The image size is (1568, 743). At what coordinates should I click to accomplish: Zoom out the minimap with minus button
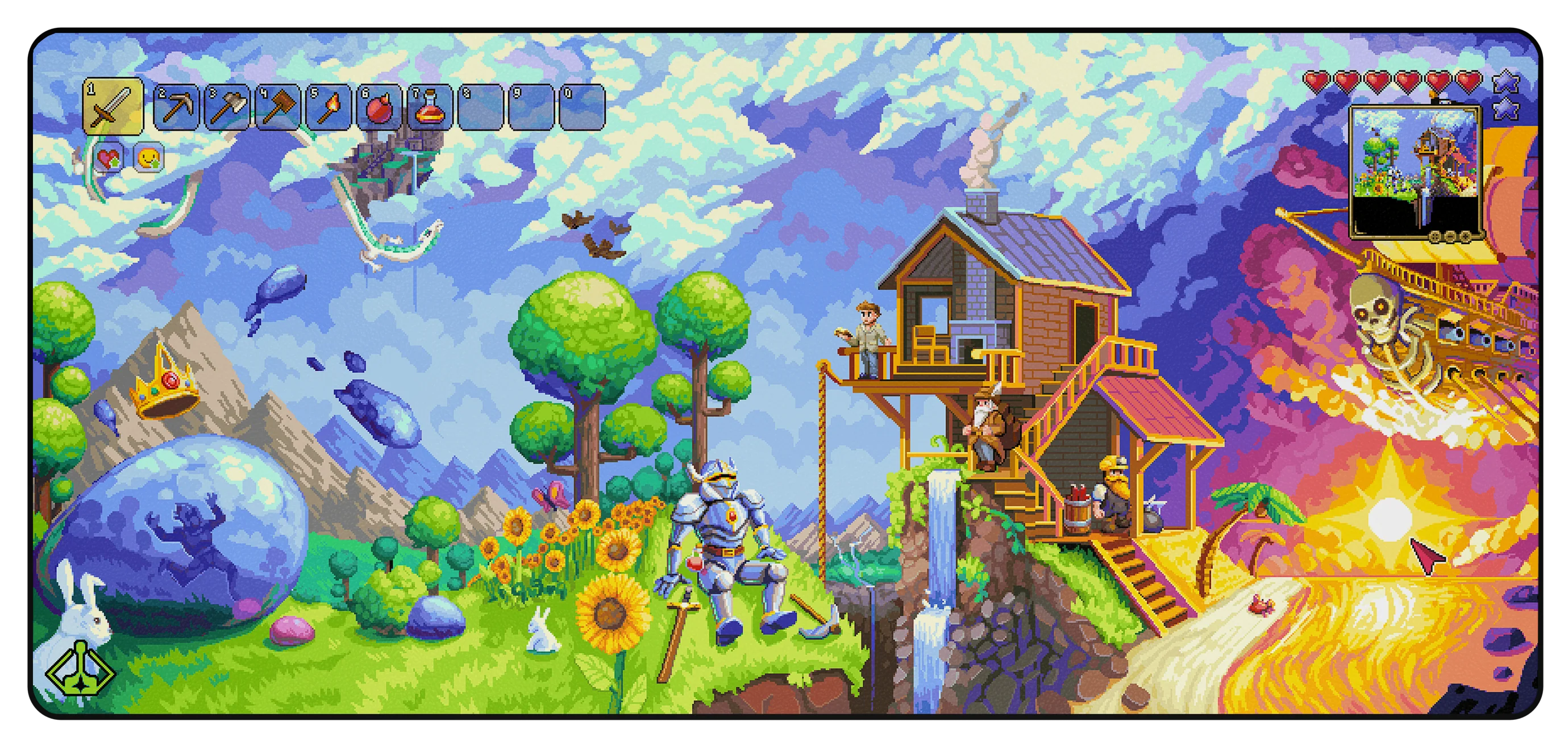pos(1450,237)
